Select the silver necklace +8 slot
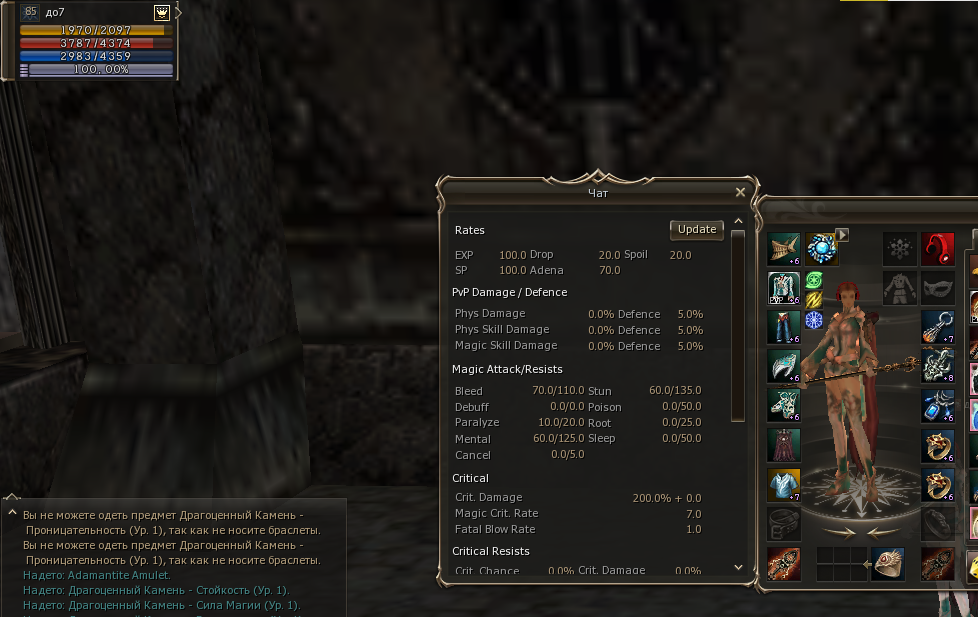The image size is (978, 617). [x=937, y=365]
